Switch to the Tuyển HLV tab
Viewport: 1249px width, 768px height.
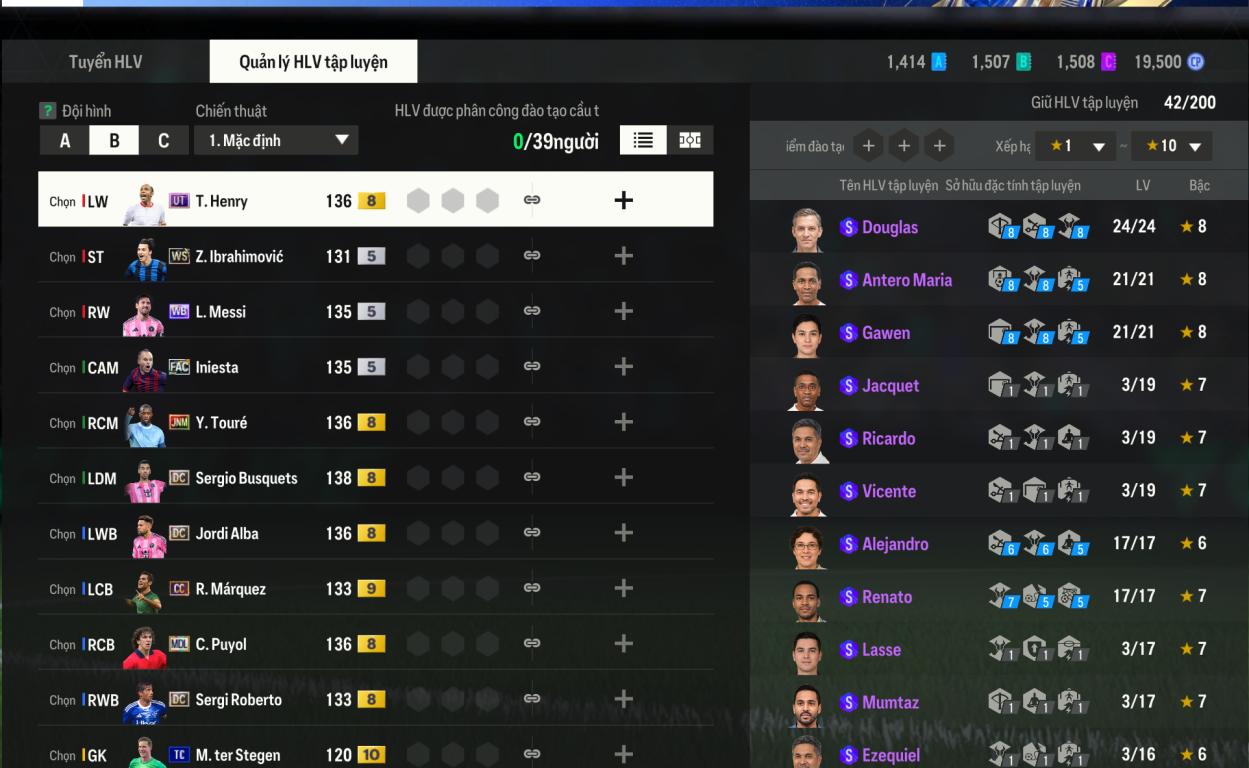coord(105,62)
